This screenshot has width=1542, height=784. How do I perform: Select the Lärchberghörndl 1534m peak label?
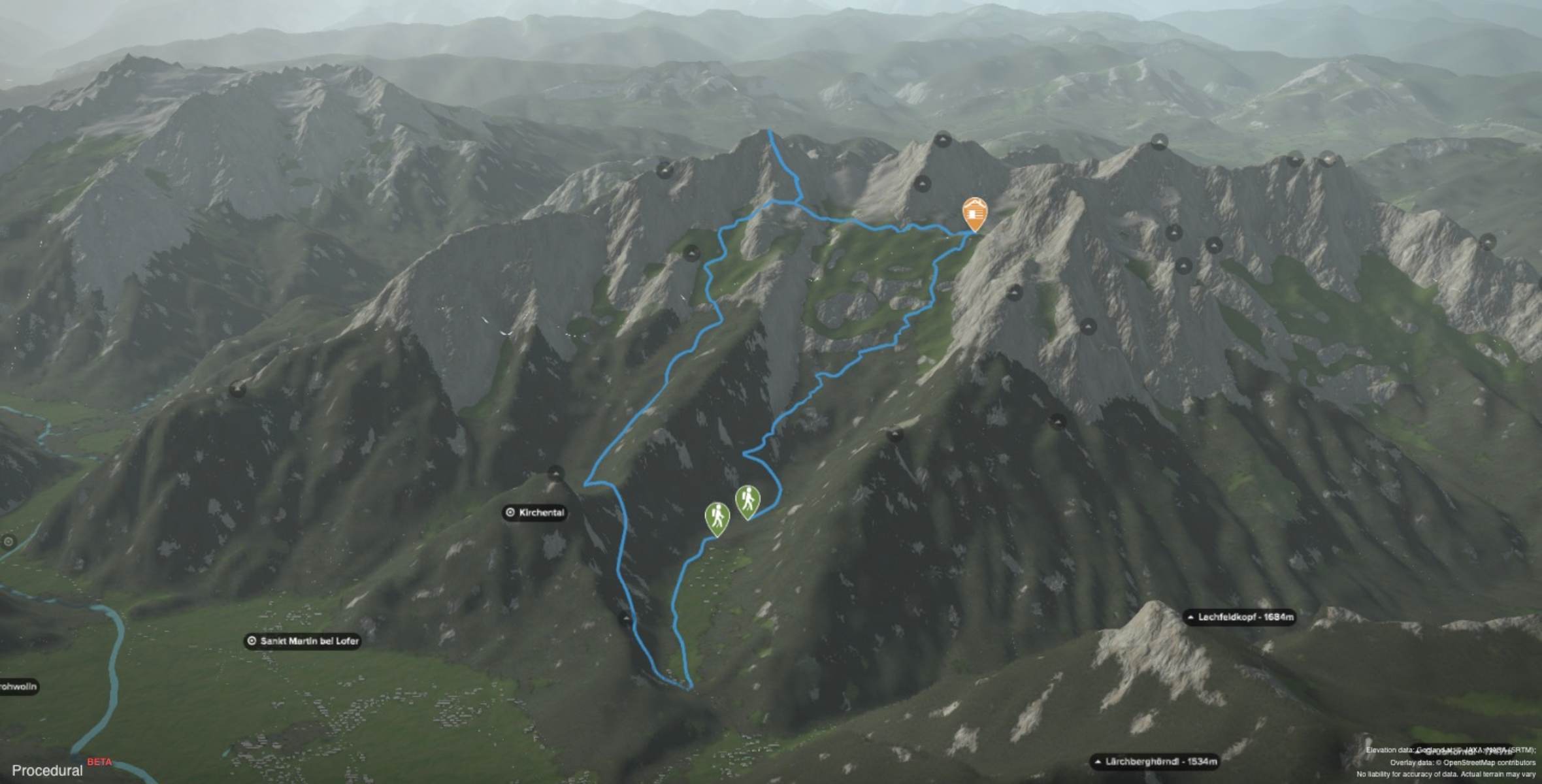pyautogui.click(x=1155, y=762)
